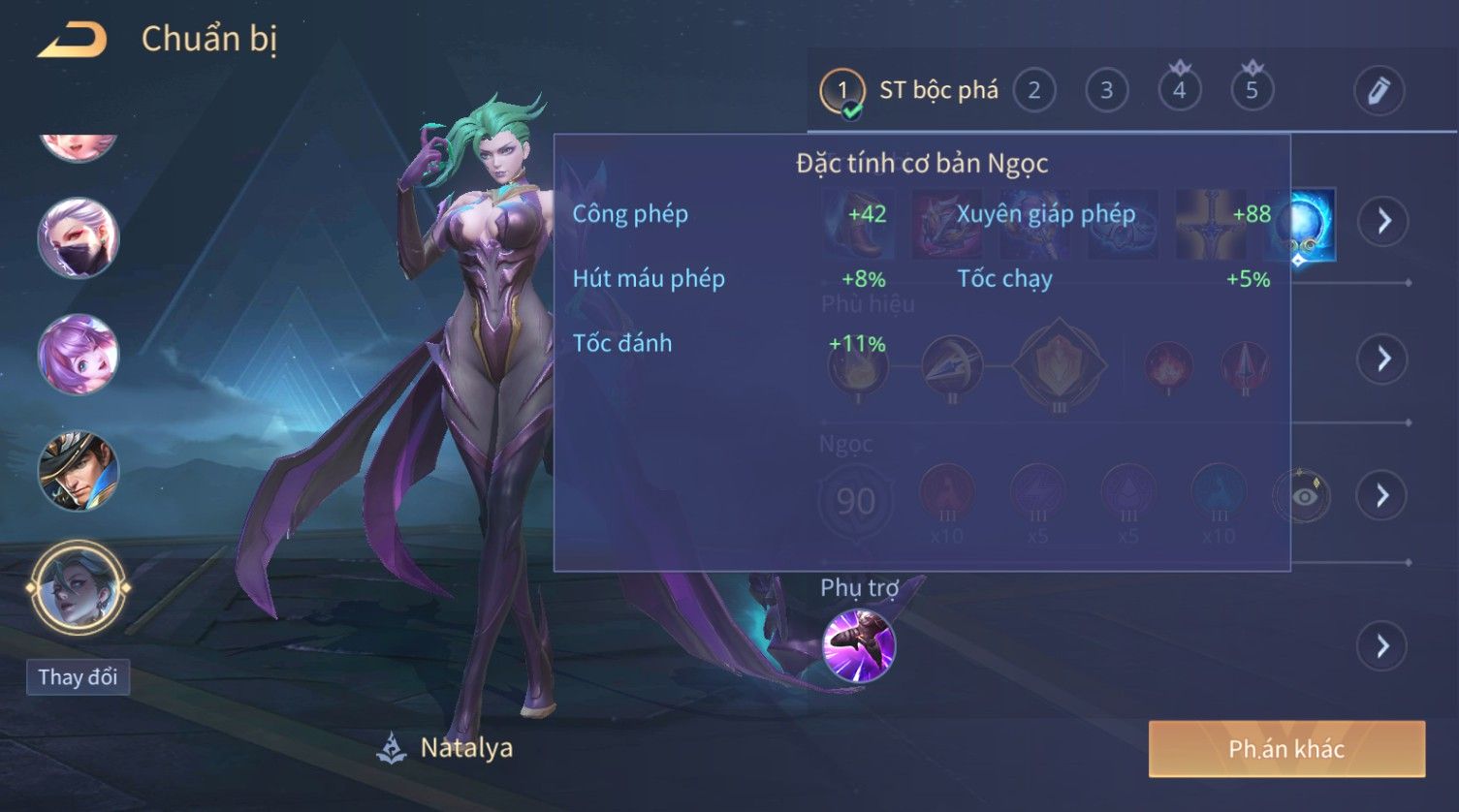Open the Ngọc details arrow
The width and height of the screenshot is (1459, 812).
(x=1382, y=496)
